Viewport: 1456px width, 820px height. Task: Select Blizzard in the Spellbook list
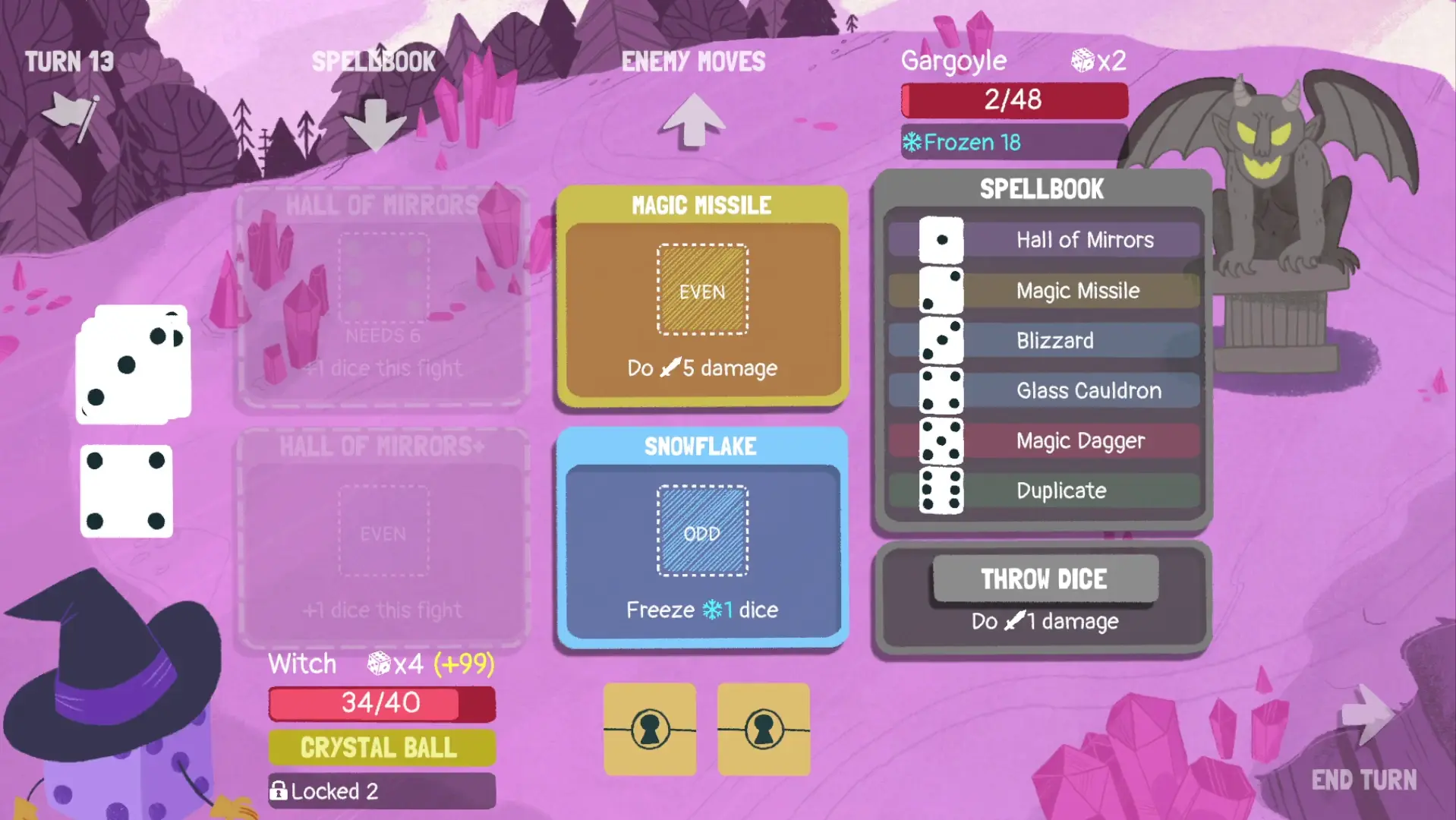click(1054, 340)
